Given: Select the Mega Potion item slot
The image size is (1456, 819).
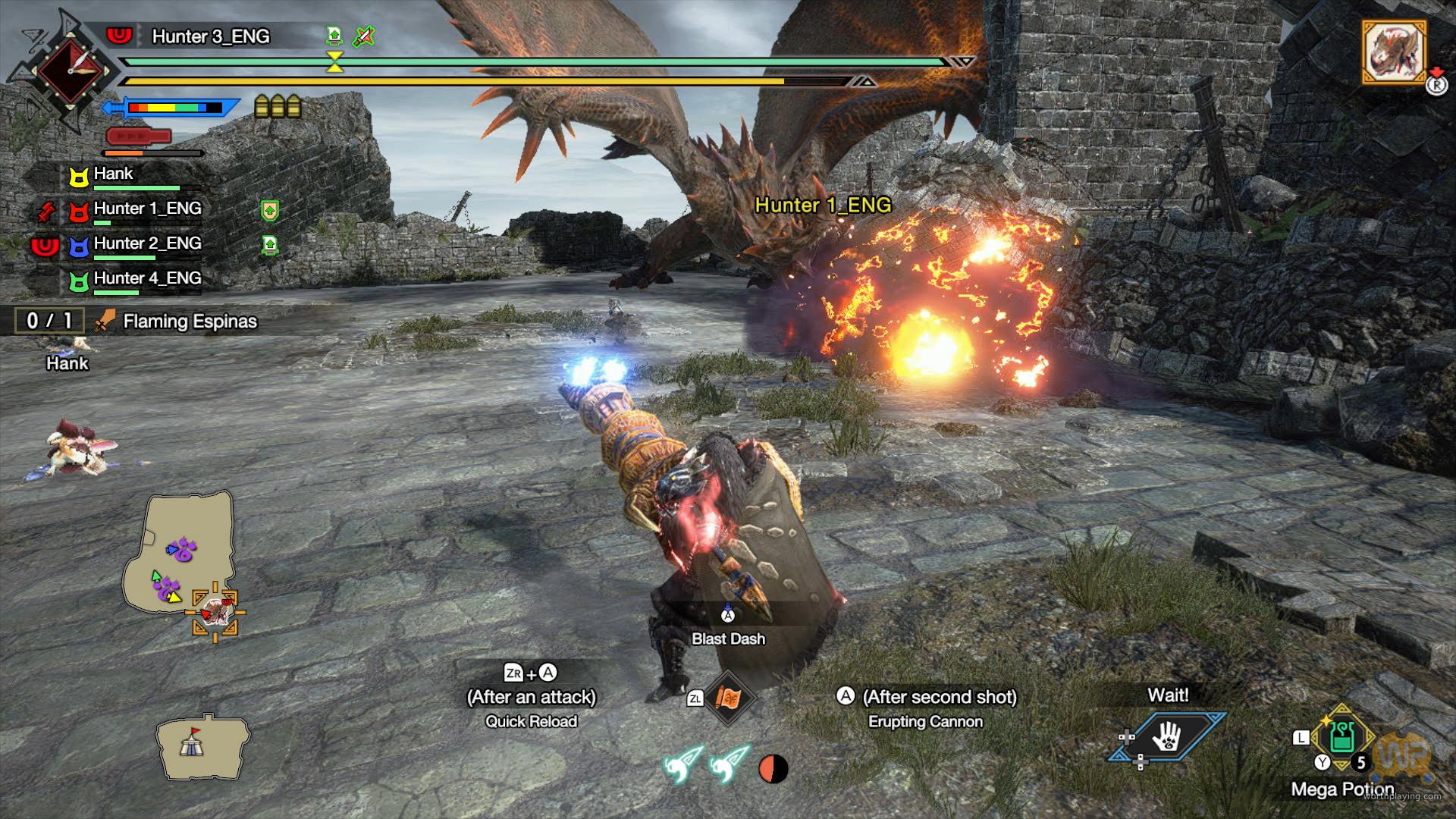Looking at the screenshot, I should [x=1342, y=739].
